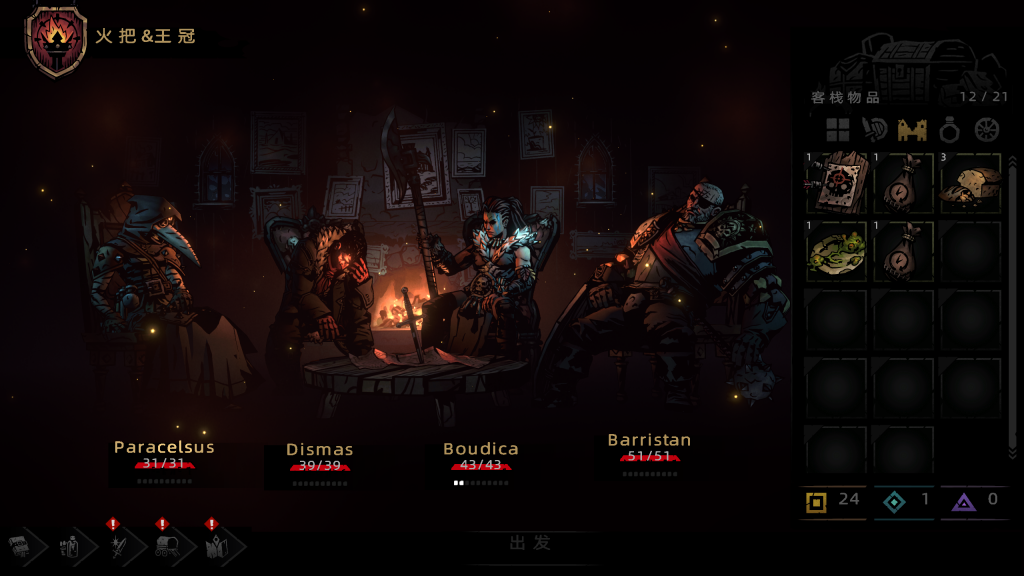This screenshot has height=576, width=1024.
Task: Pick Barristan from the roster
Action: click(x=649, y=440)
